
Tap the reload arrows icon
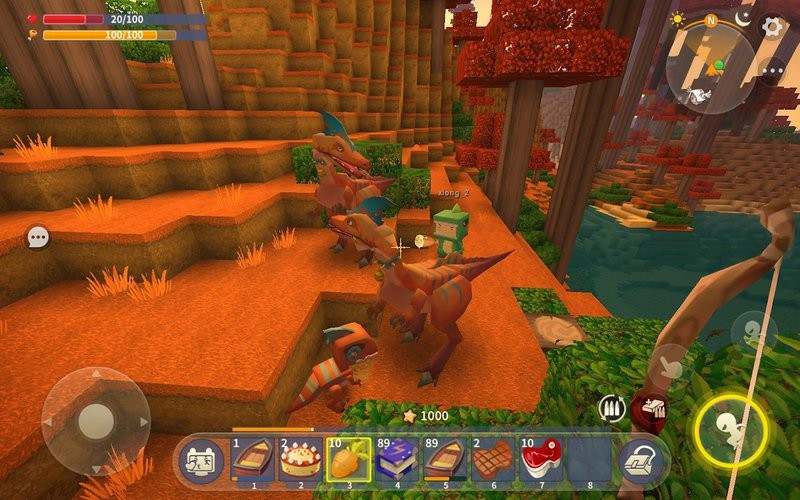(x=610, y=409)
